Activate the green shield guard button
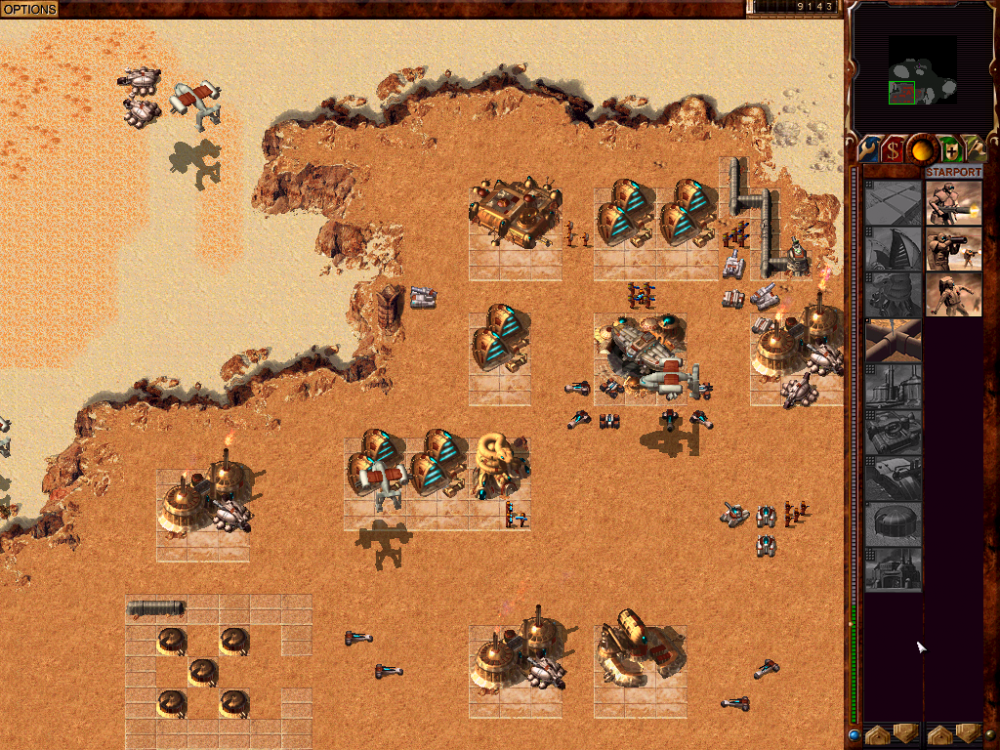Viewport: 1000px width, 750px height. (x=949, y=150)
